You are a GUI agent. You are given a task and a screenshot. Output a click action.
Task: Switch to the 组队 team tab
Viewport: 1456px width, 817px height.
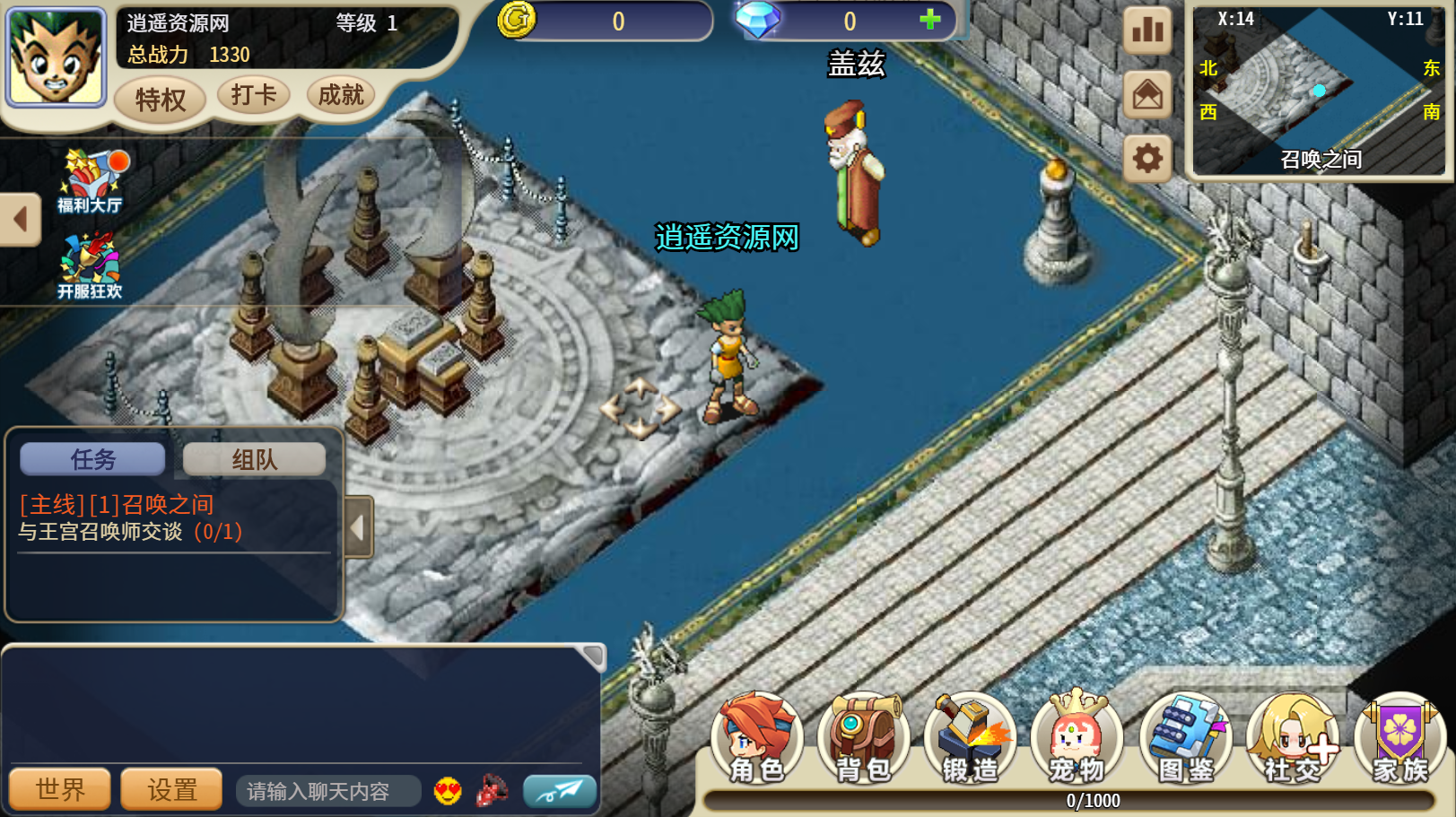(254, 459)
